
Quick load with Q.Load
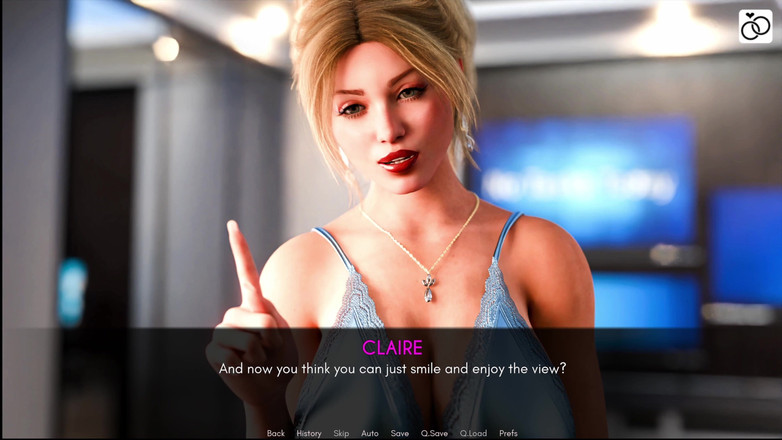click(473, 434)
